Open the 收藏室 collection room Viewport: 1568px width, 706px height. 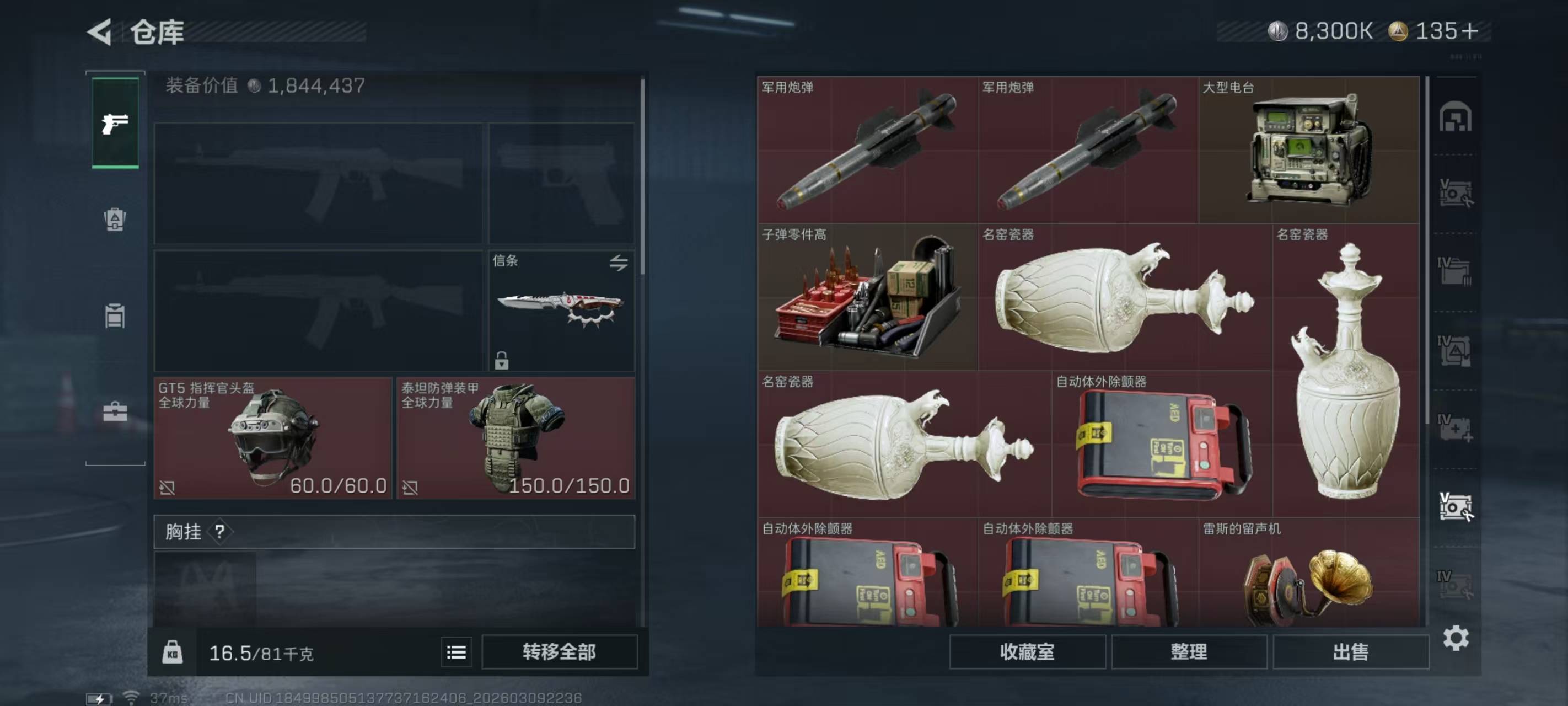pyautogui.click(x=1027, y=652)
